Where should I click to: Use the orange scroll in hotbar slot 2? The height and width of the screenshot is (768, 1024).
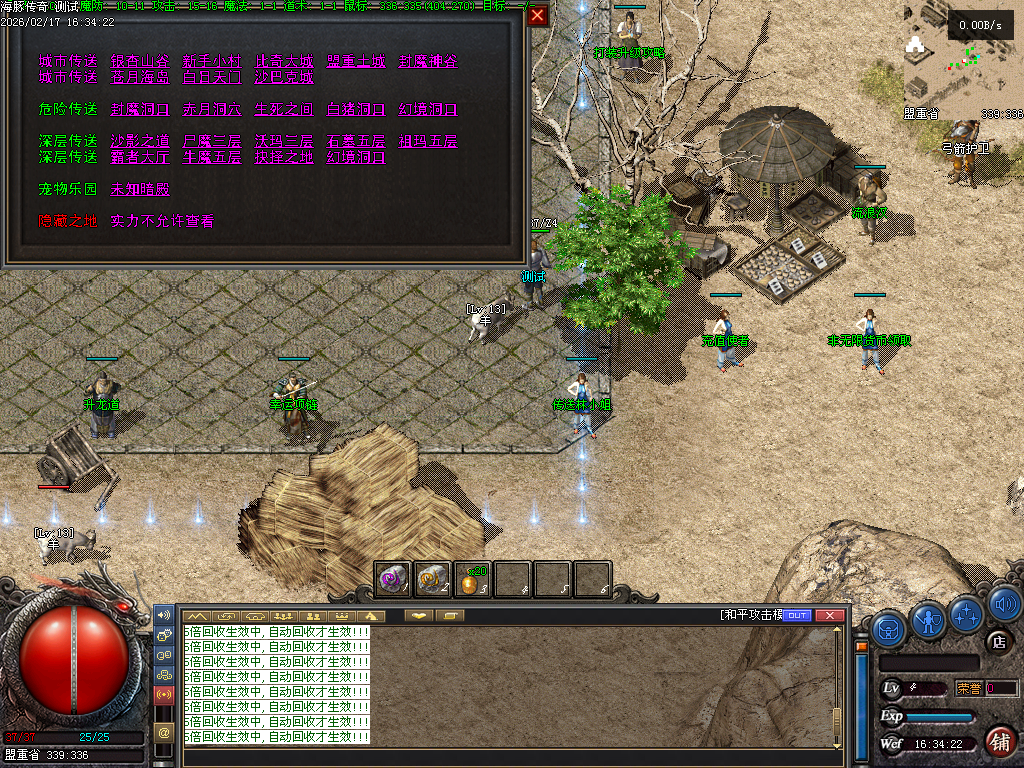click(433, 579)
